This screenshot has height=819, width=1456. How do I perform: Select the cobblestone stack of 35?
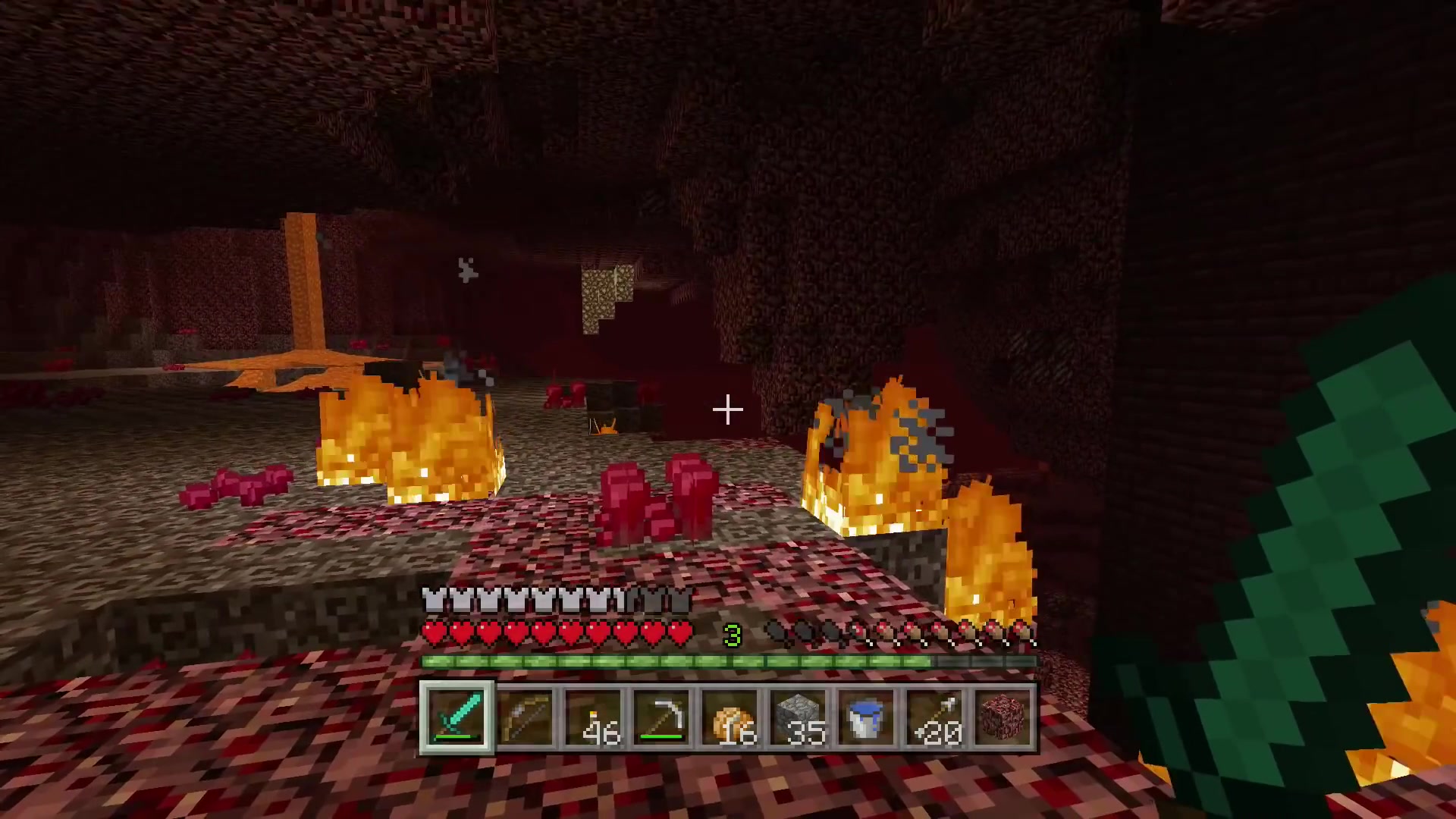[x=798, y=717]
